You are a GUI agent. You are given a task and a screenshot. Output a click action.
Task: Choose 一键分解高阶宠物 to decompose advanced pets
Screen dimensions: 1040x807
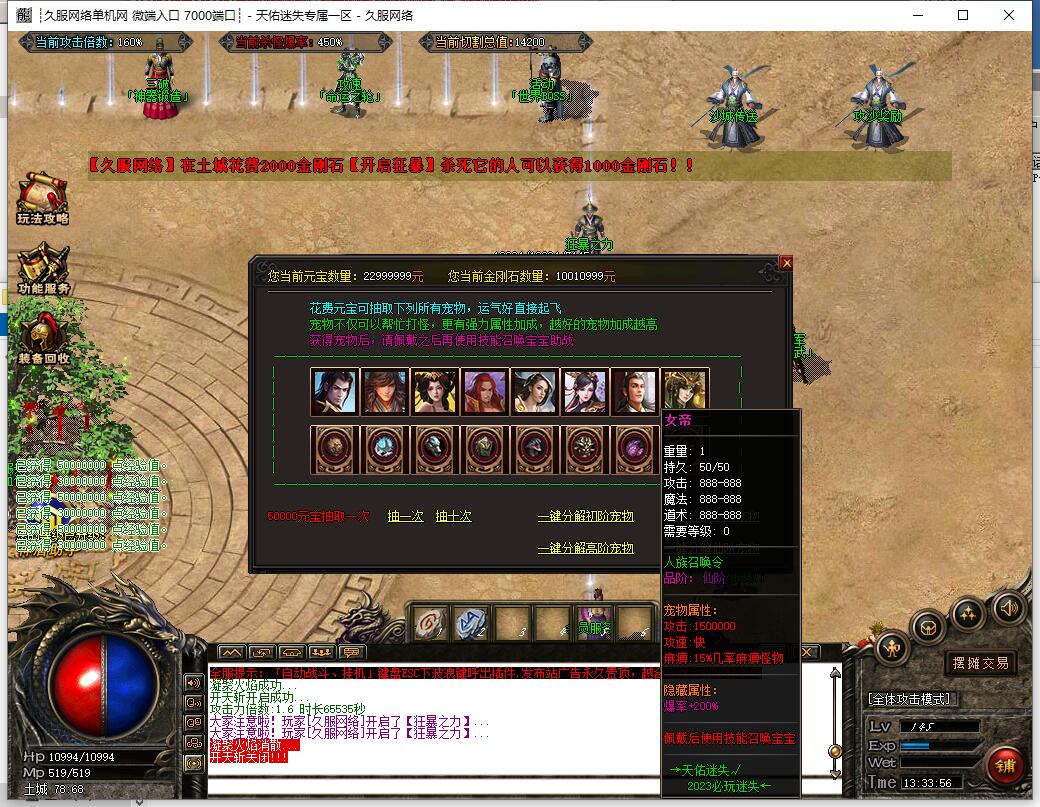pos(585,548)
